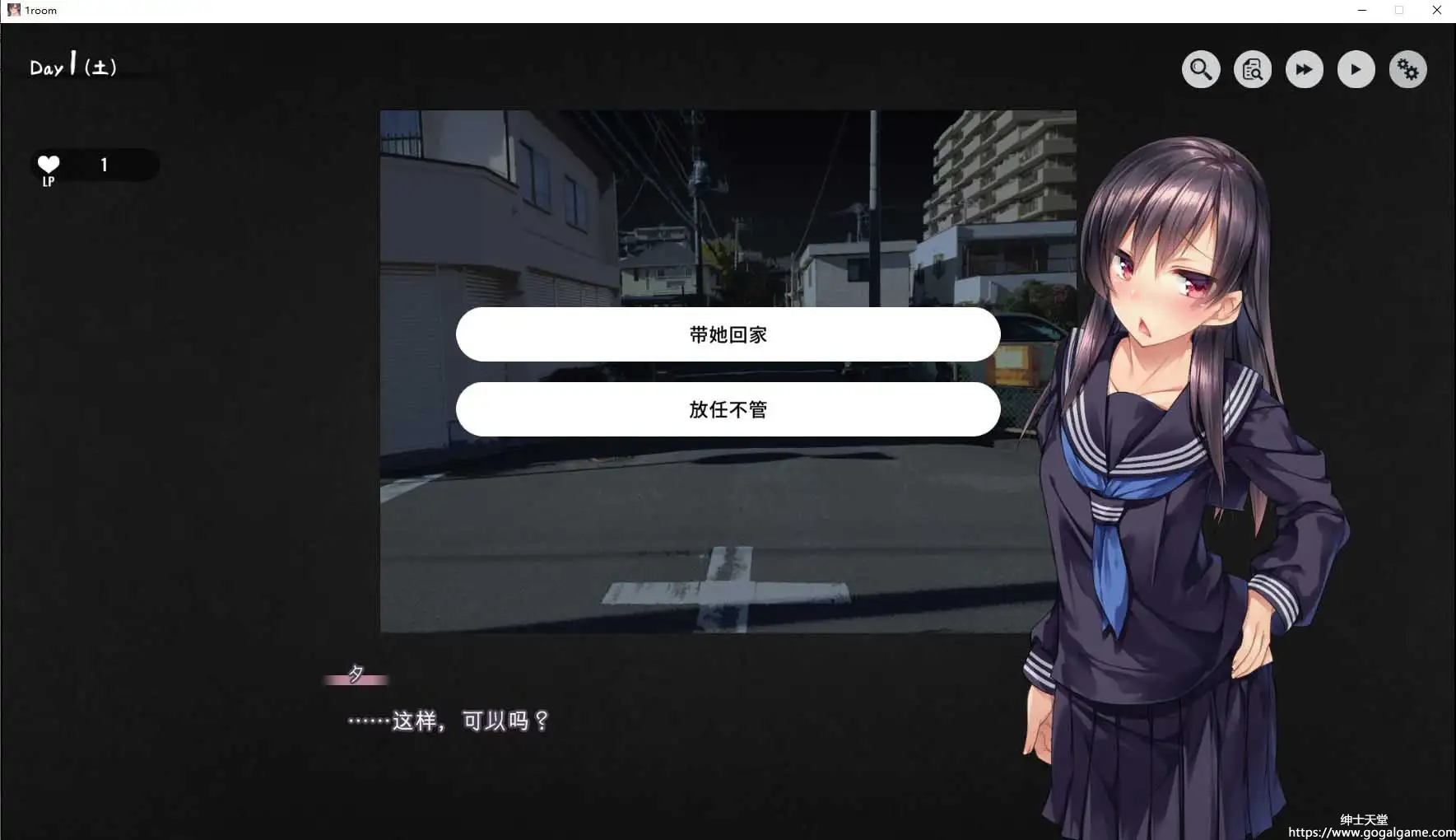
Task: Toggle text window visibility with the magnifier
Action: coord(1201,69)
